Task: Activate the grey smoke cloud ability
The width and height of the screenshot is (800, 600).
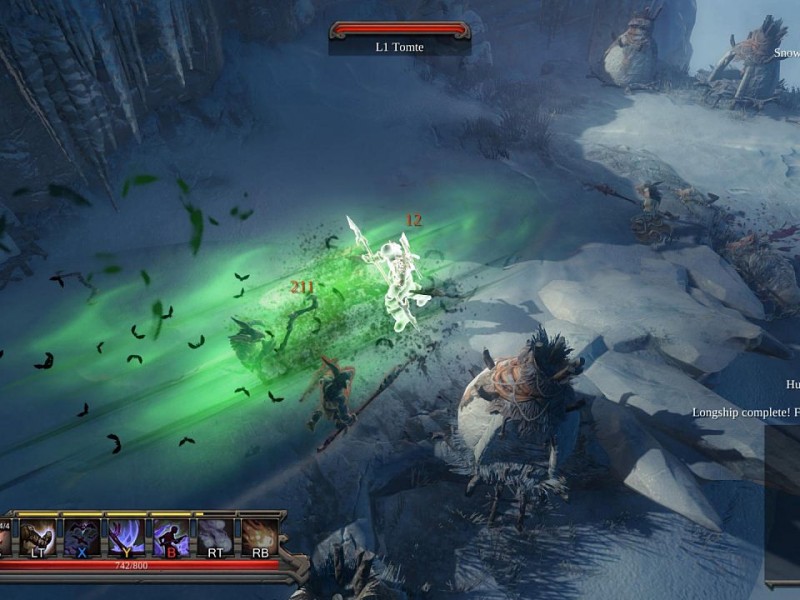Action: [215, 537]
